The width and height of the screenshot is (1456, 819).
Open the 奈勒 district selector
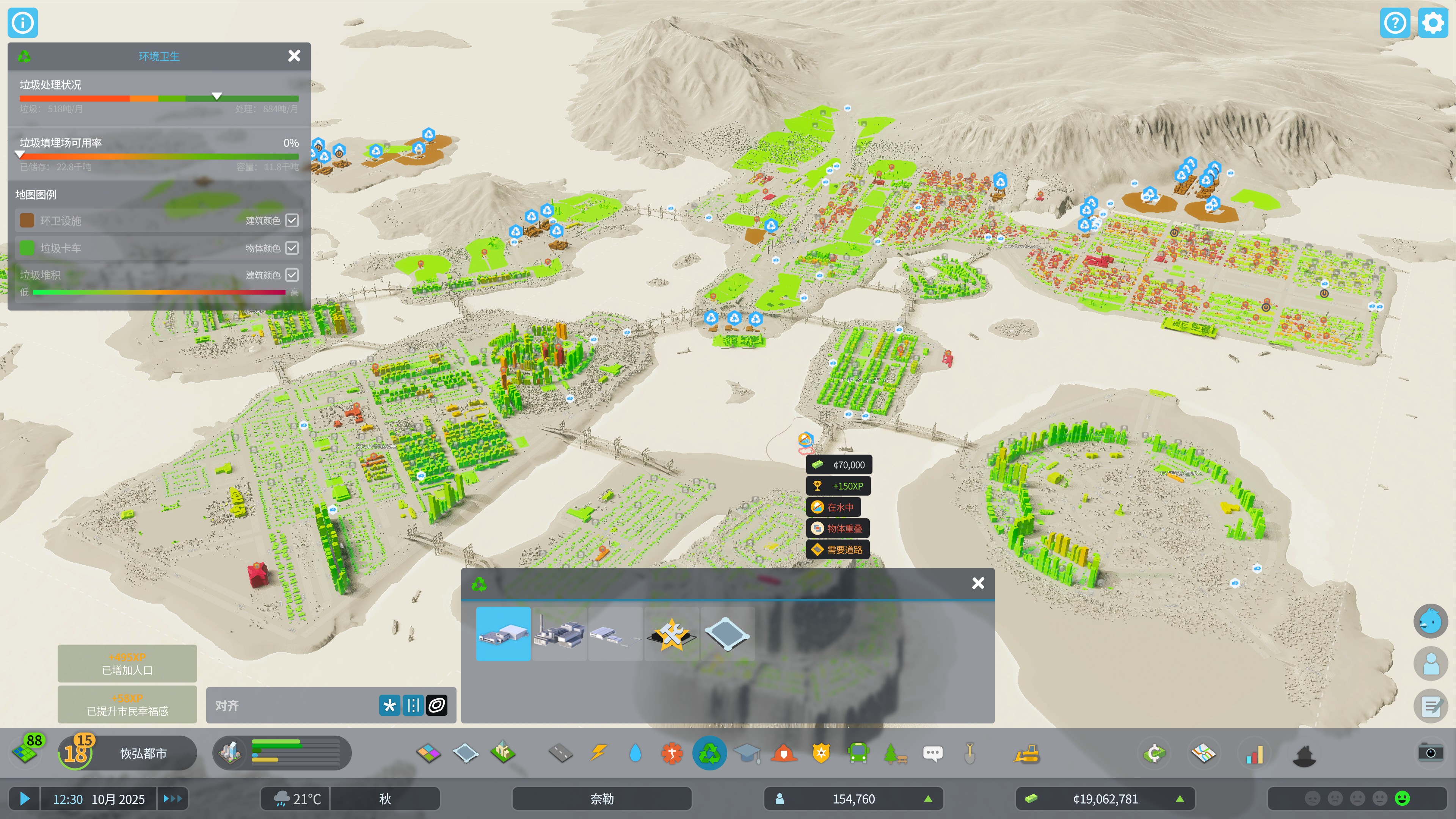pyautogui.click(x=601, y=799)
